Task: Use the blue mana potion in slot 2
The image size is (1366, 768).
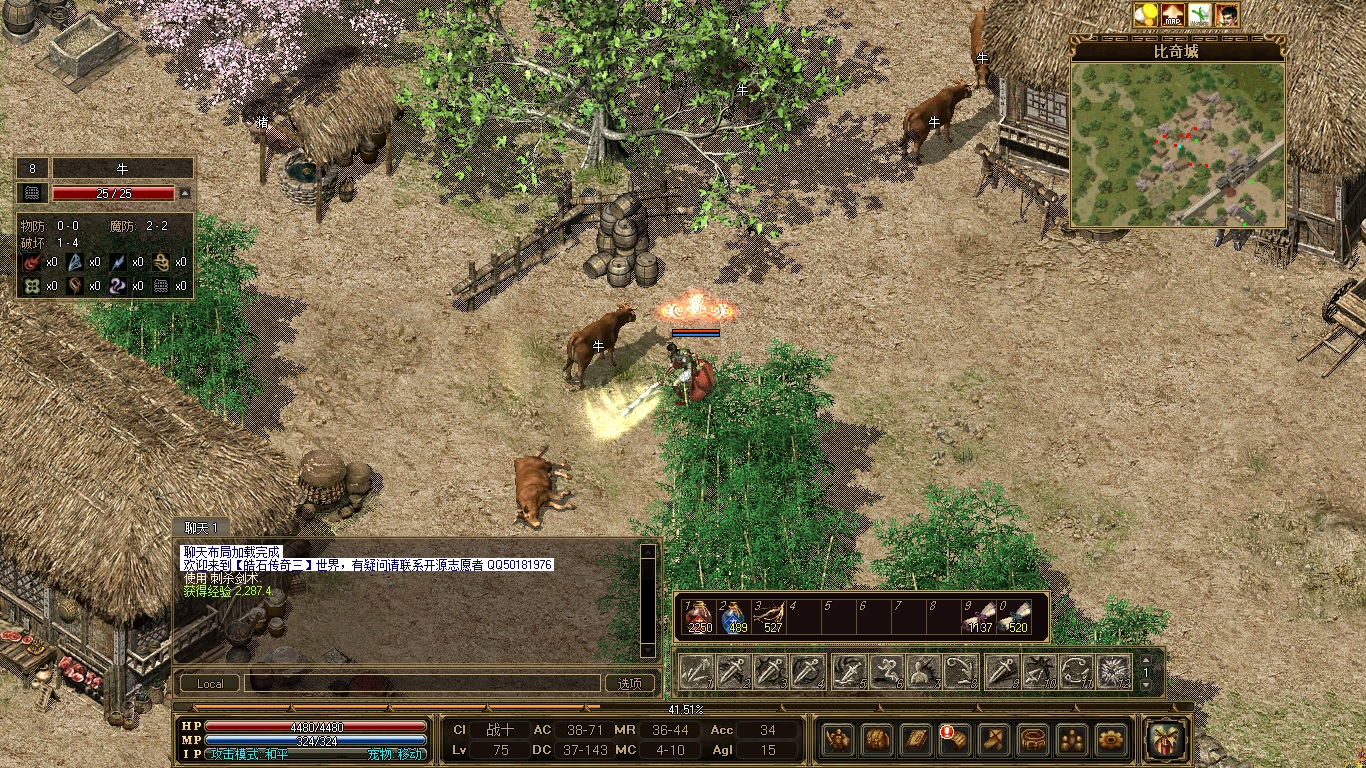Action: [735, 617]
